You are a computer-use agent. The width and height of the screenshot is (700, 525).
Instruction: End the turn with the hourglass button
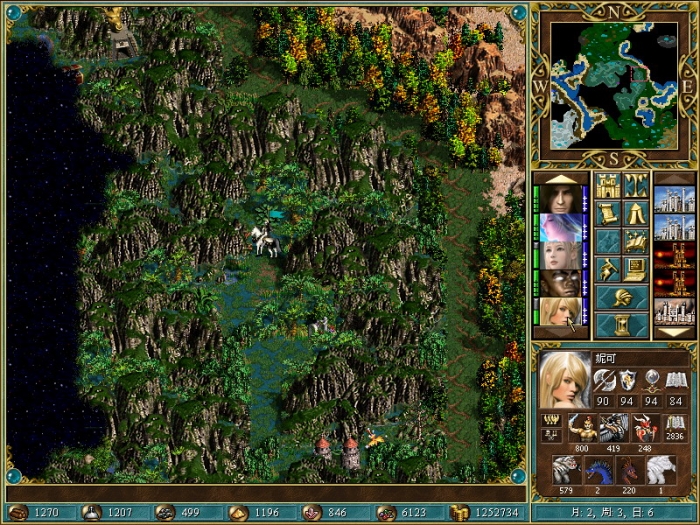622,324
